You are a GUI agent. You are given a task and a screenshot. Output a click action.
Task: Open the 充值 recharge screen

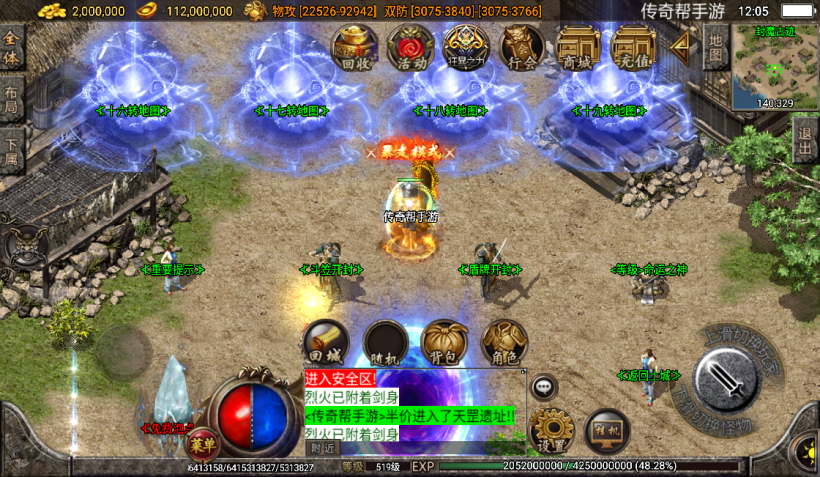[633, 47]
